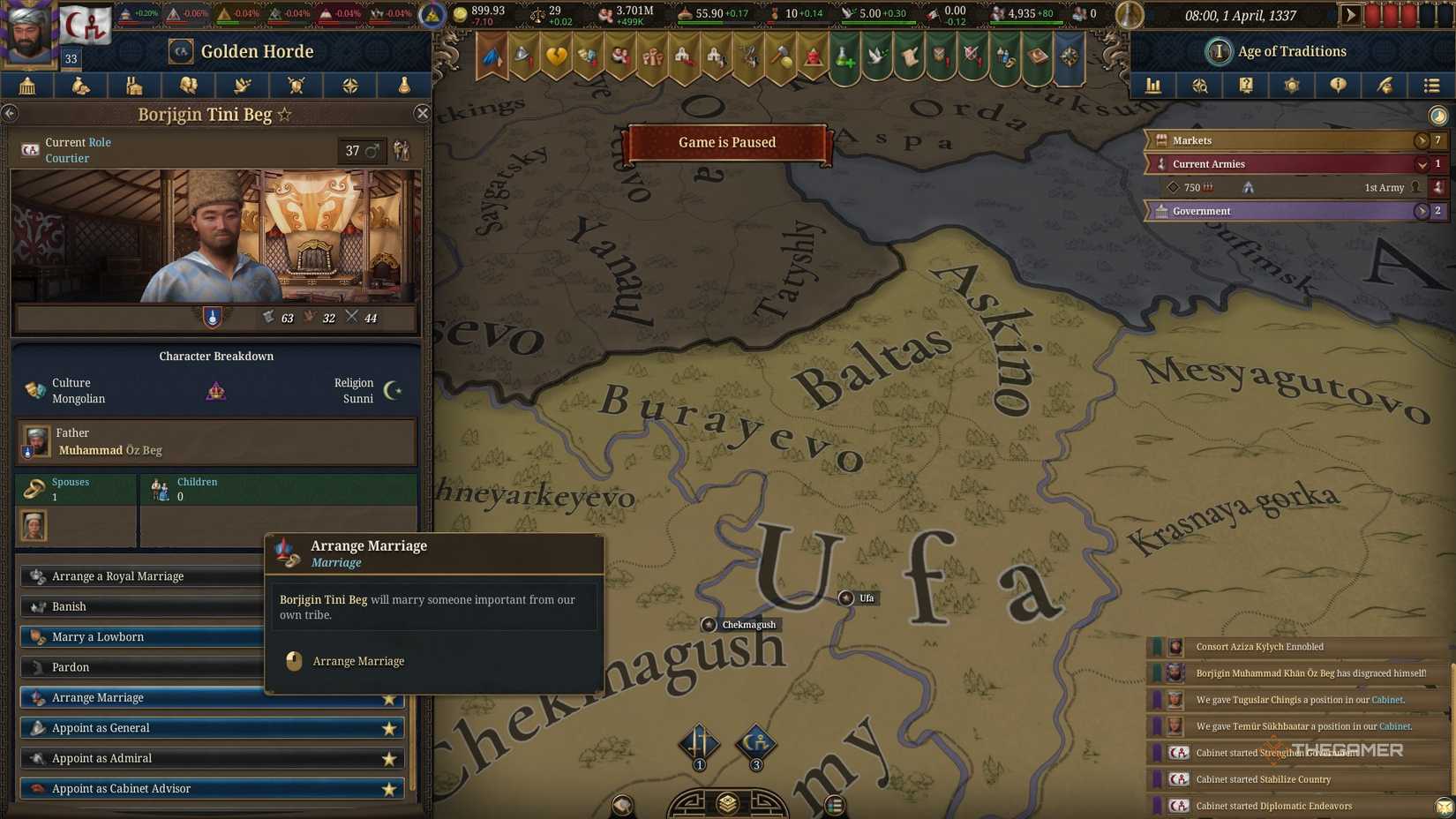Viewport: 1456px width, 819px height.
Task: Open the encyclopedia book icon at top right
Action: click(x=1246, y=86)
